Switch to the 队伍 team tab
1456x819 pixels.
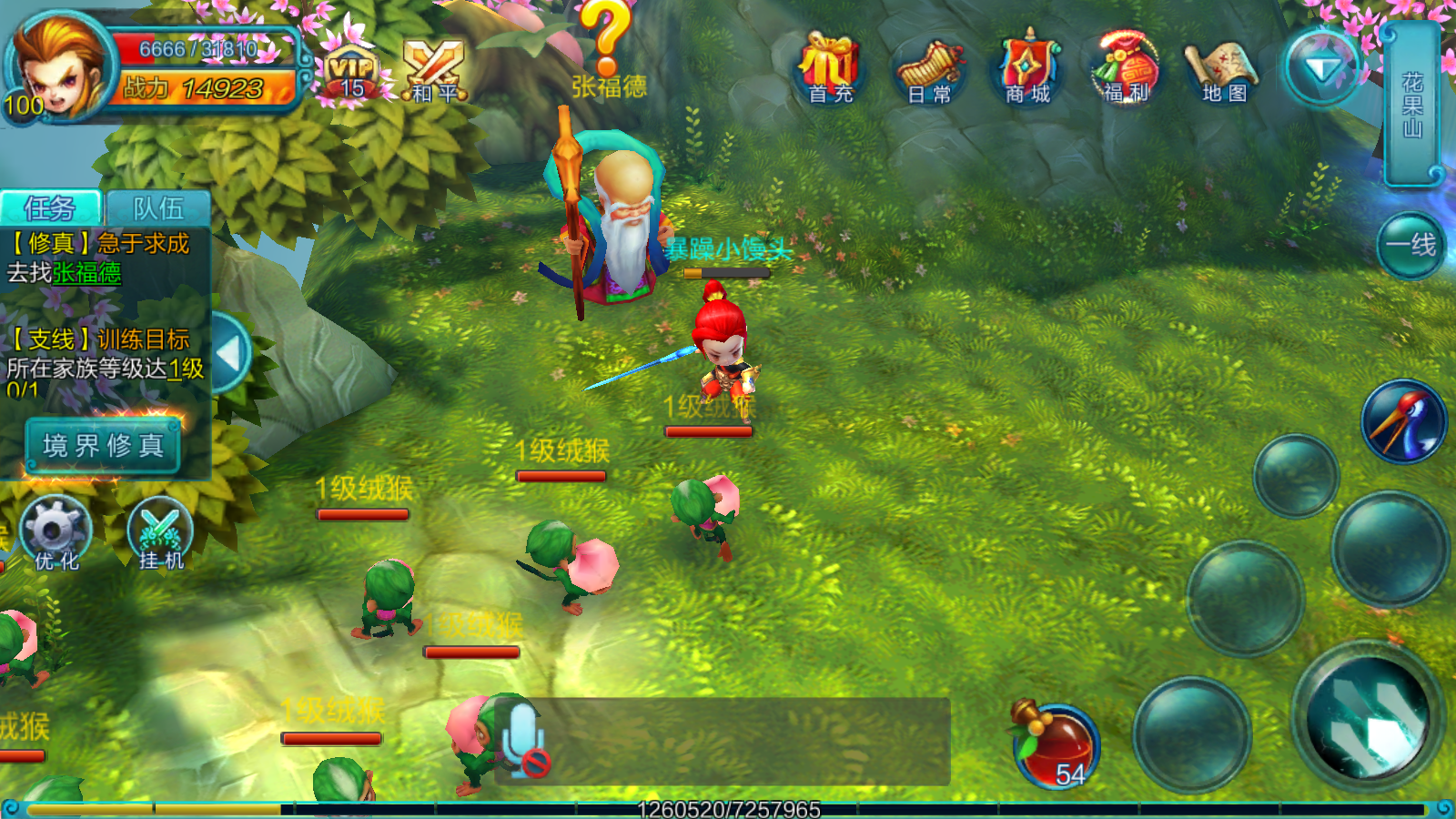click(x=157, y=207)
